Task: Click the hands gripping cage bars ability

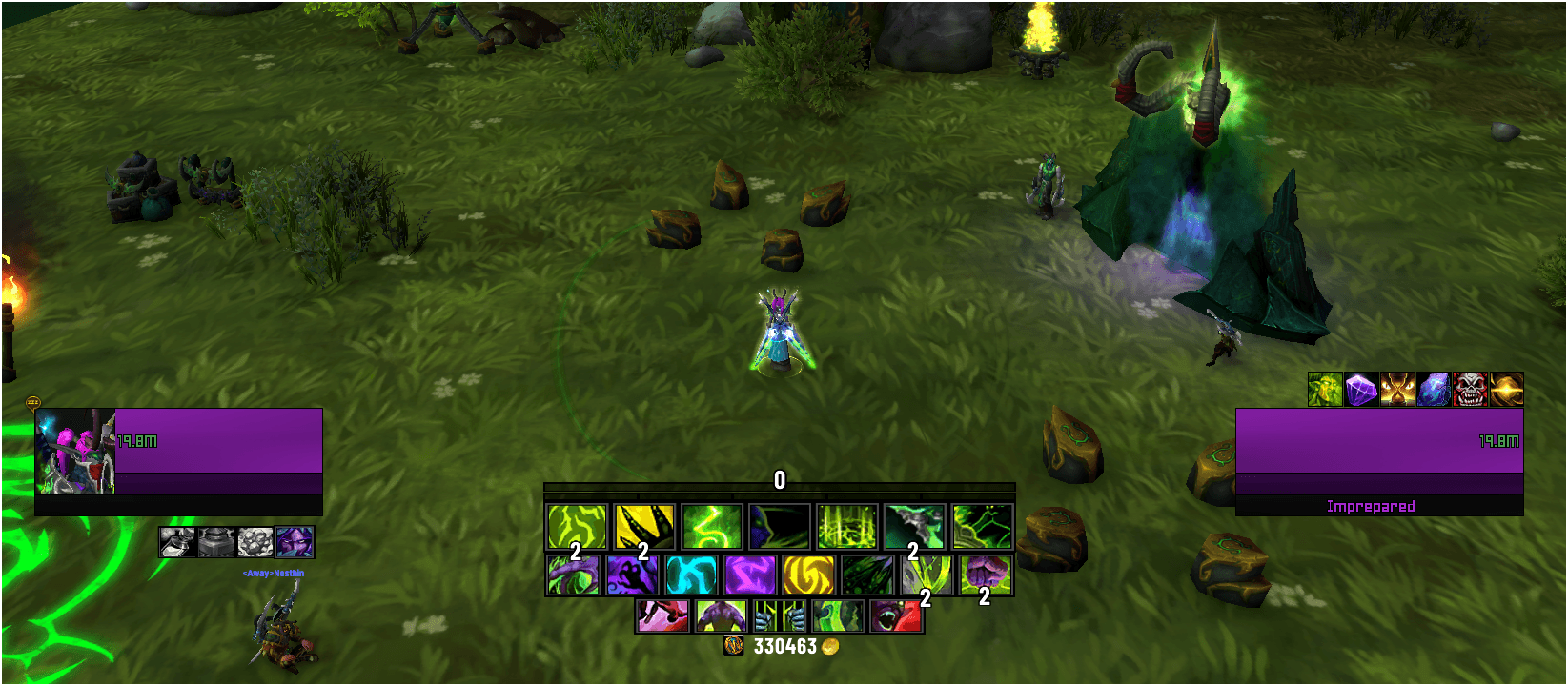Action: 781,616
